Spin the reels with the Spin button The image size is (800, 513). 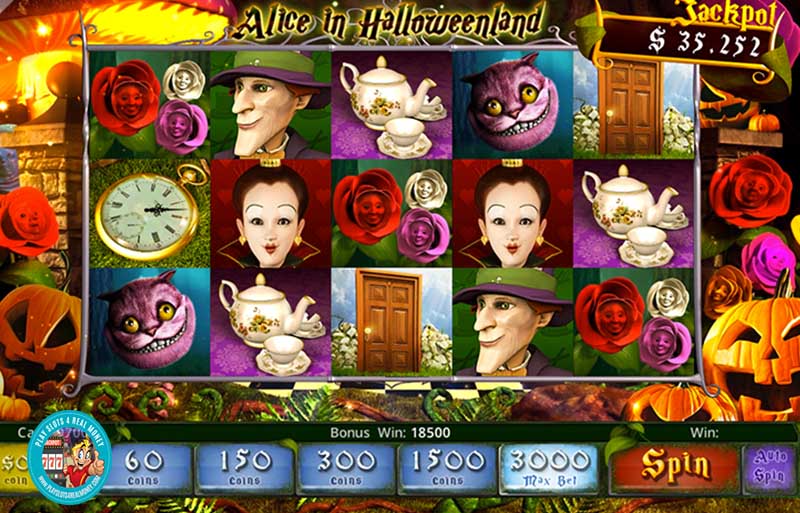(675, 466)
